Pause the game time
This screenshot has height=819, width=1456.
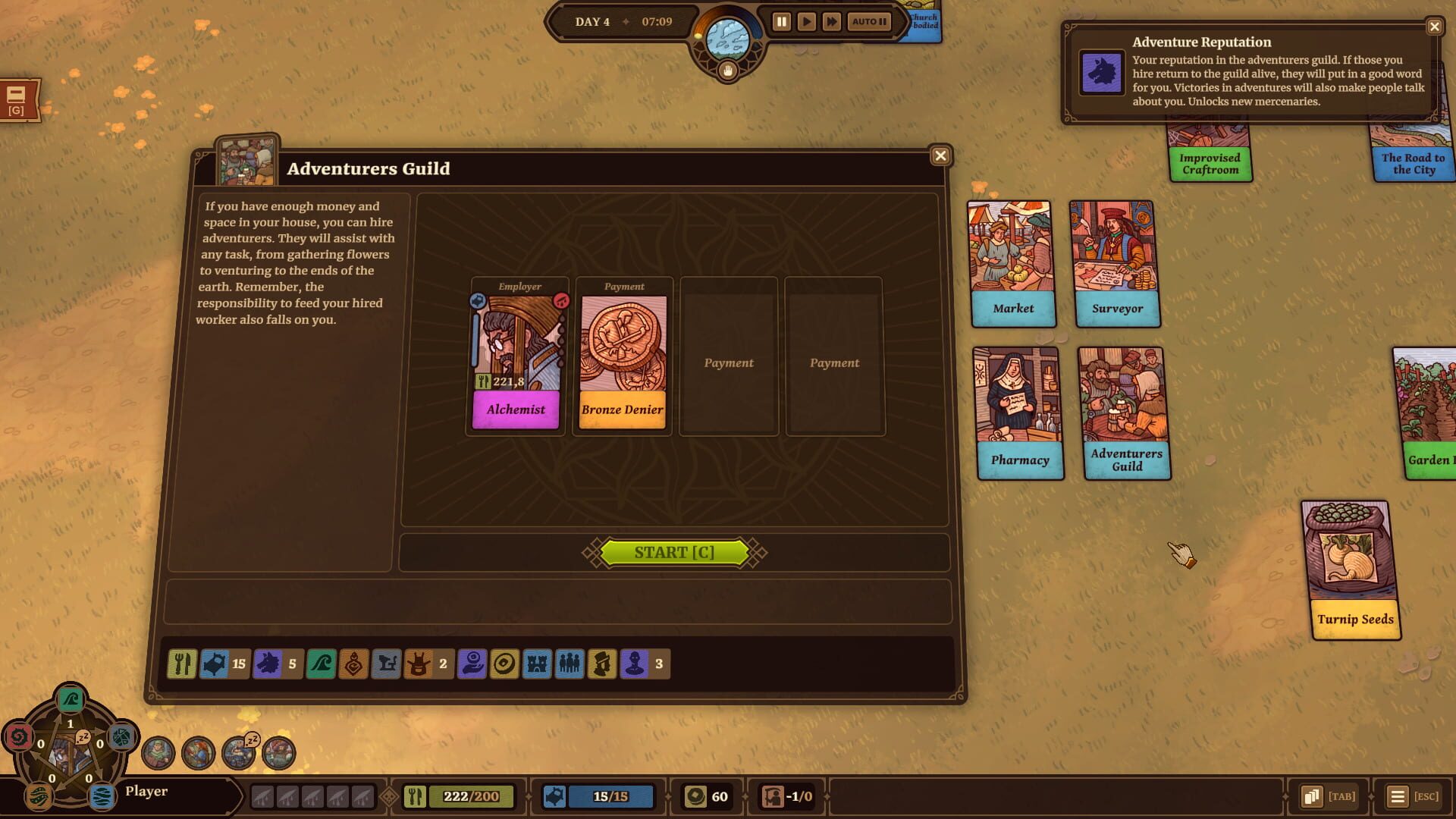pyautogui.click(x=781, y=21)
